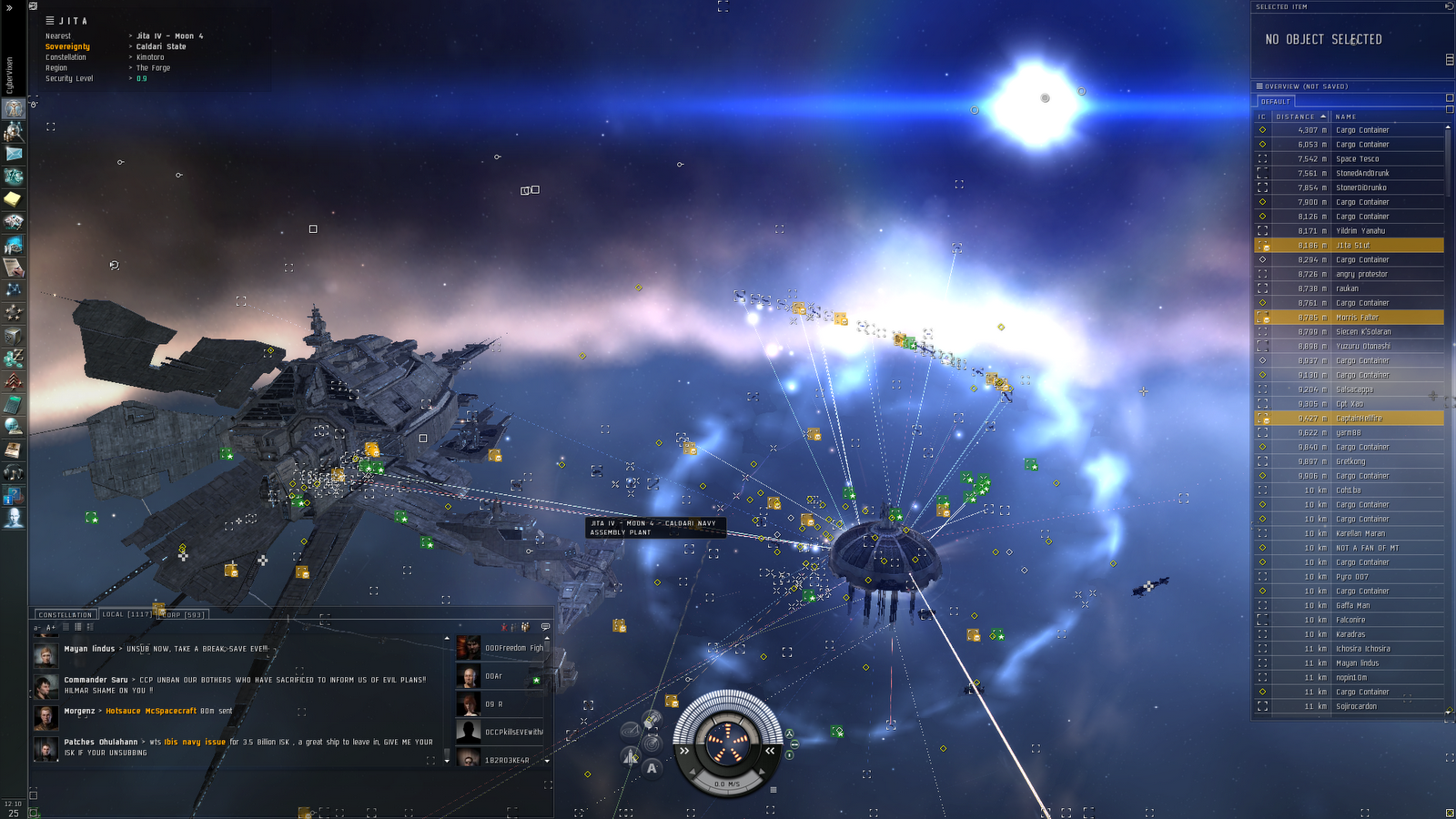1456x819 pixels.
Task: Open the Ibis Navy Issue chat link
Action: (x=195, y=742)
